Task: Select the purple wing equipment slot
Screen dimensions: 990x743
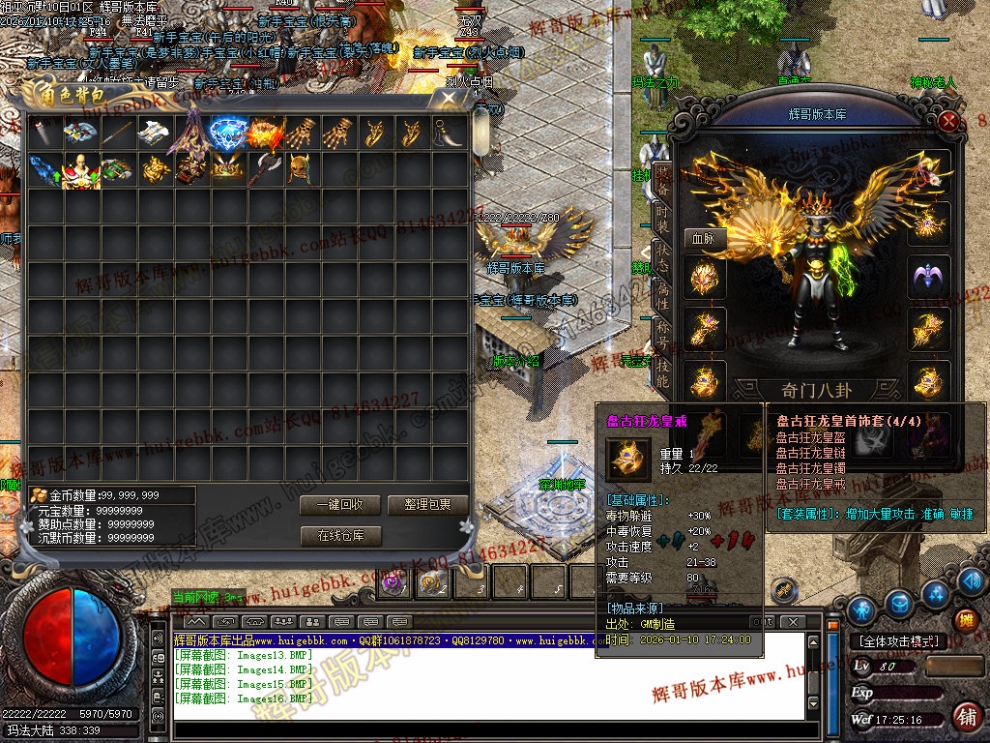Action: (929, 277)
